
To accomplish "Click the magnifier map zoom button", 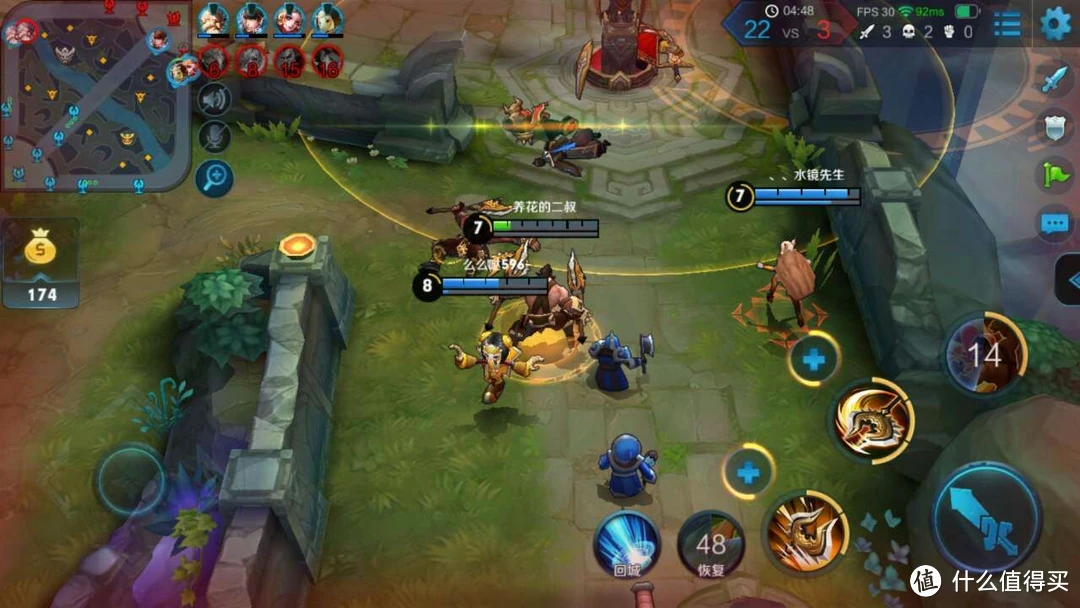I will (x=214, y=178).
